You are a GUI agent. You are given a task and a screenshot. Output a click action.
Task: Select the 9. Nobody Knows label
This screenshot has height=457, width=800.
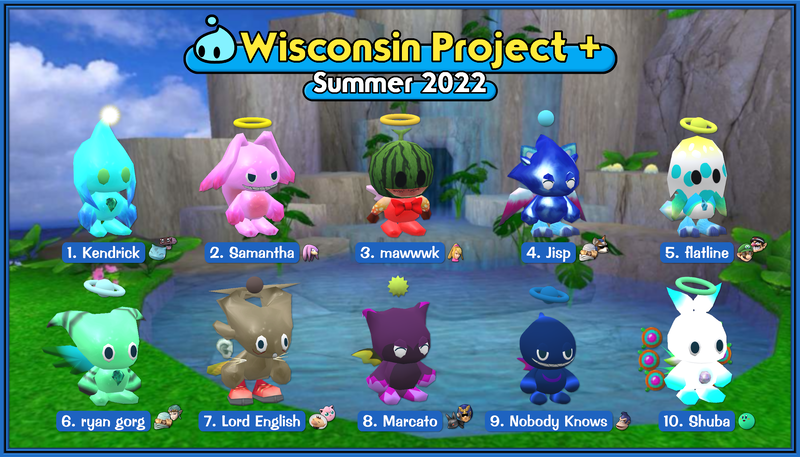point(548,421)
